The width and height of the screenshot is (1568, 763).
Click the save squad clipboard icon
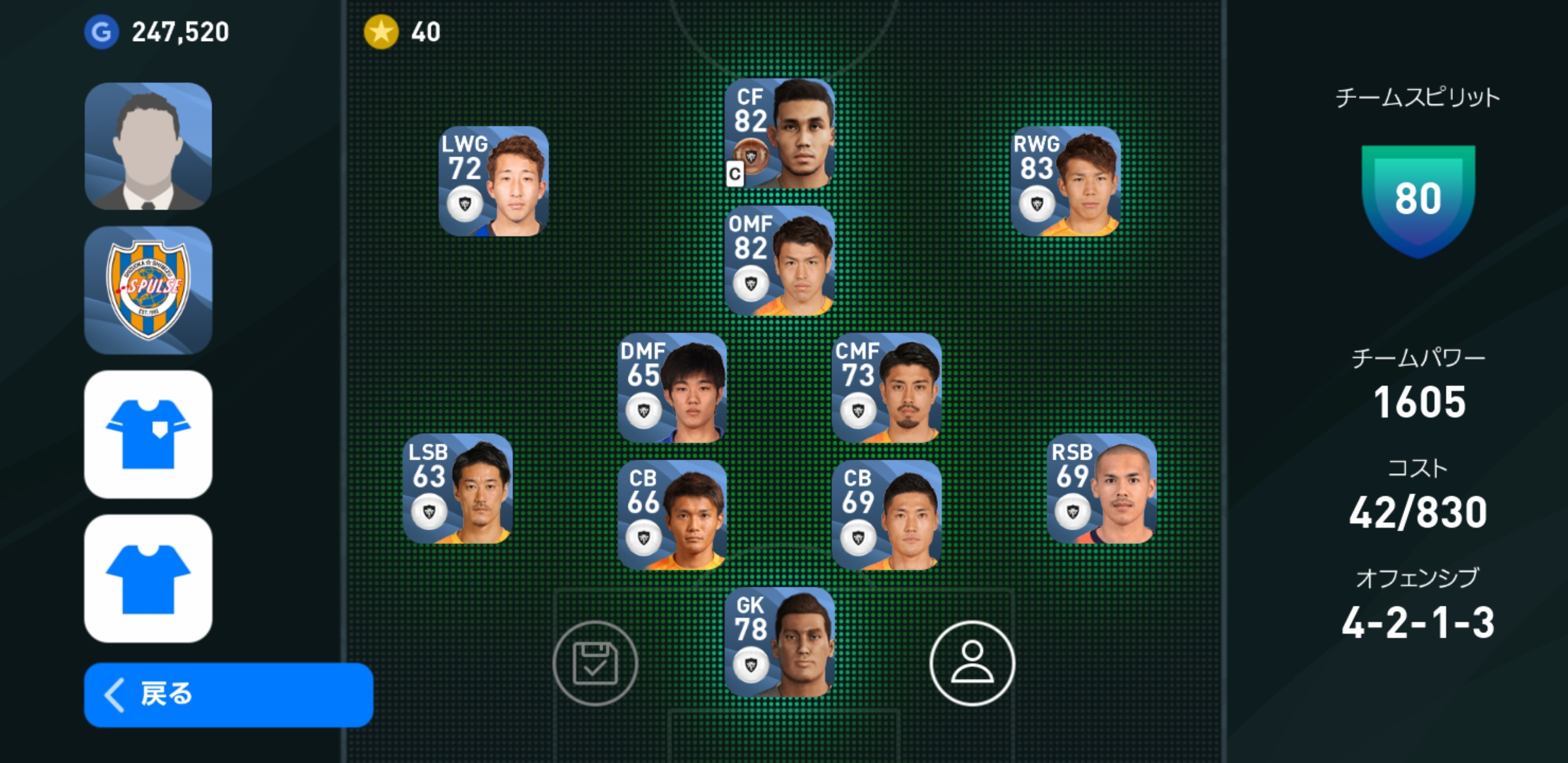(x=595, y=663)
